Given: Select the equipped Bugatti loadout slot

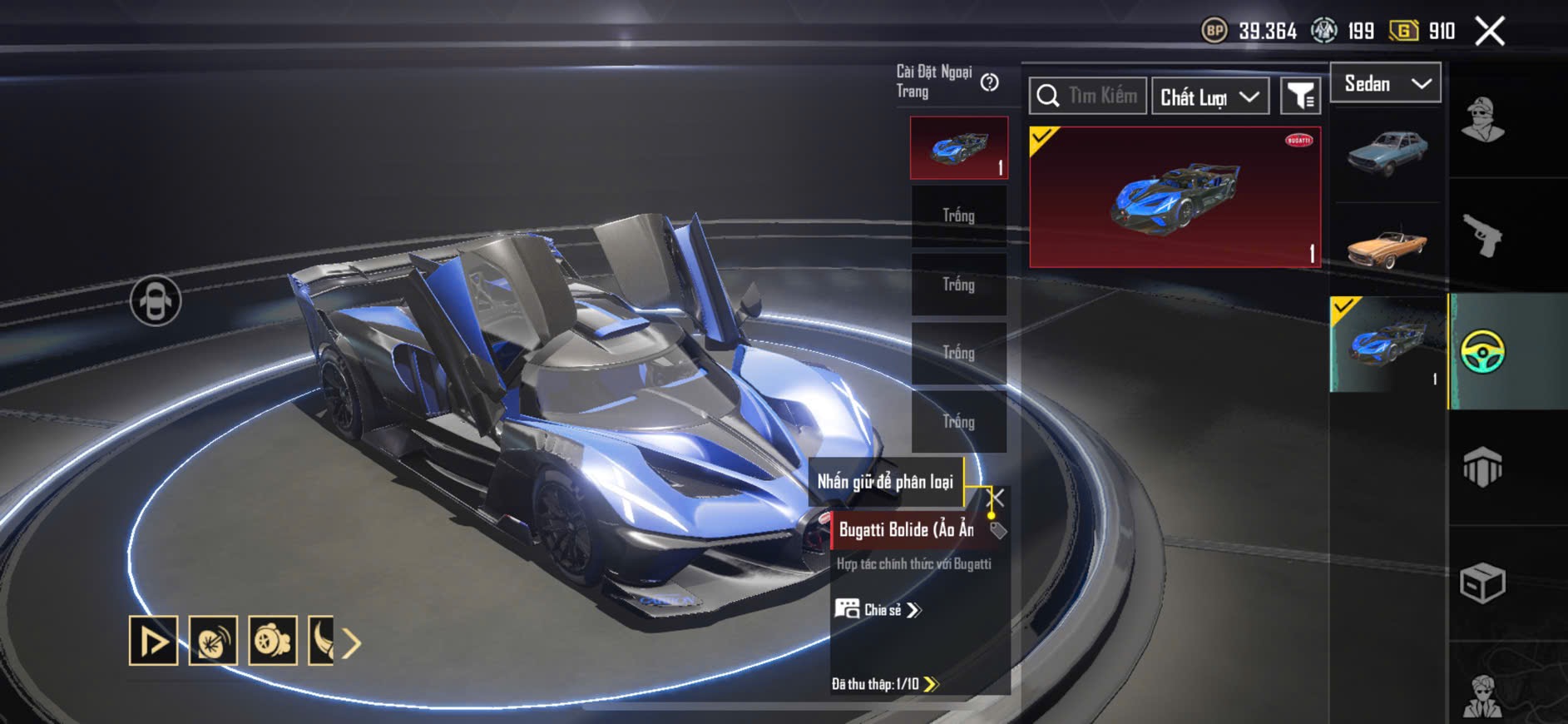Looking at the screenshot, I should click(958, 147).
